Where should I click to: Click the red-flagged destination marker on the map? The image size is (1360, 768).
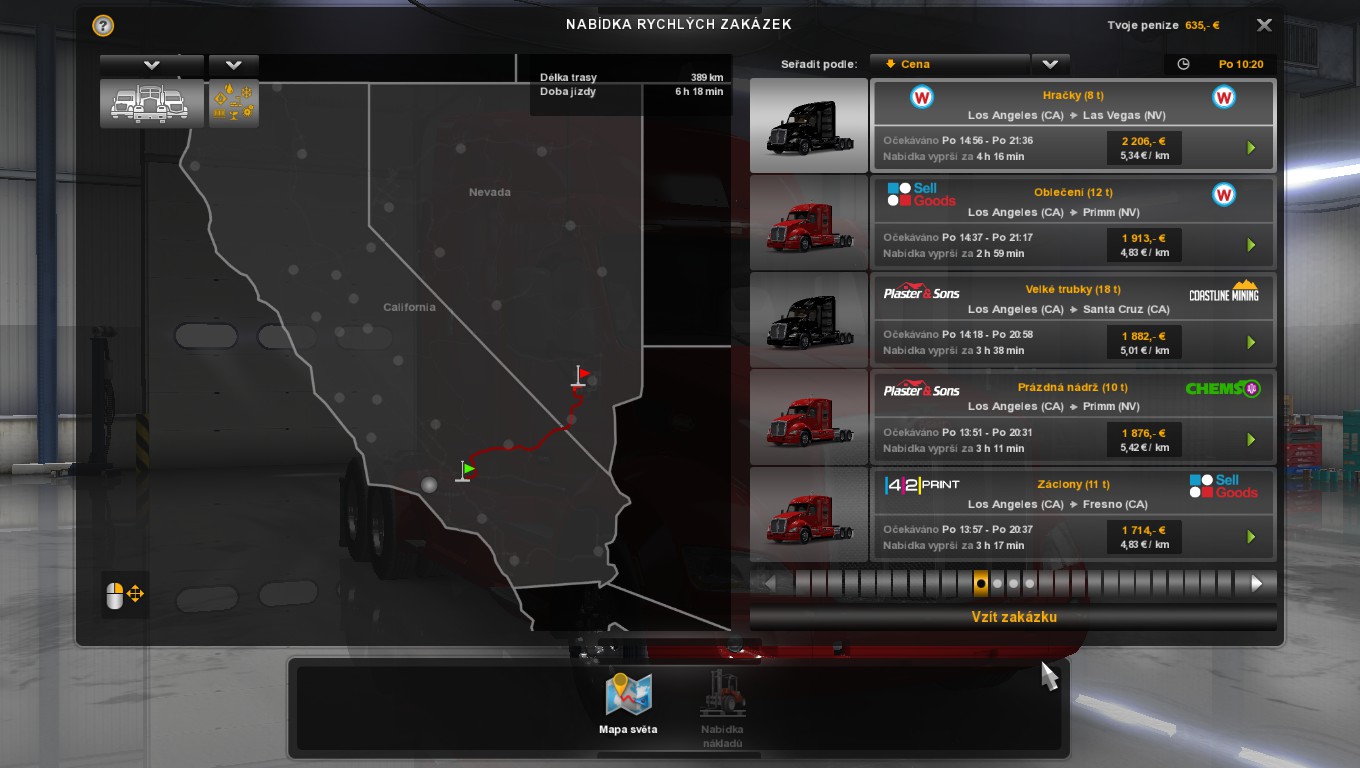581,376
